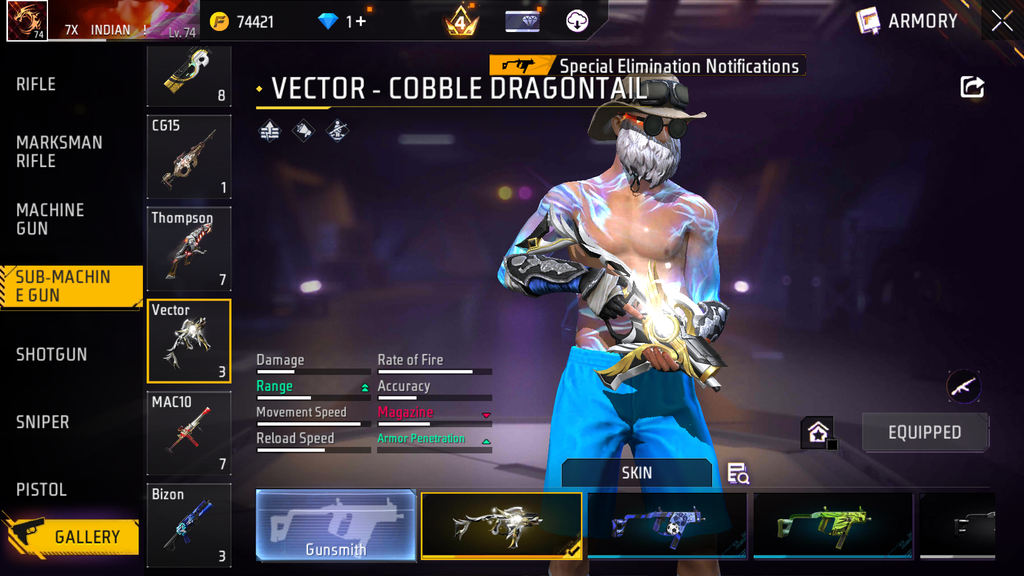Pick the Thompson weapon slot
Image resolution: width=1024 pixels, height=576 pixels.
[x=189, y=248]
